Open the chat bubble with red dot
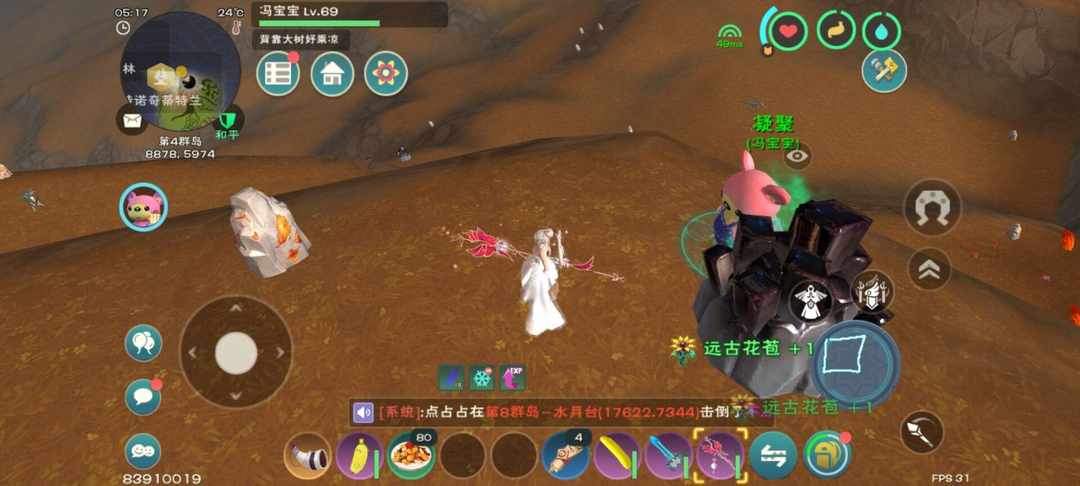The width and height of the screenshot is (1080, 486). (x=143, y=397)
